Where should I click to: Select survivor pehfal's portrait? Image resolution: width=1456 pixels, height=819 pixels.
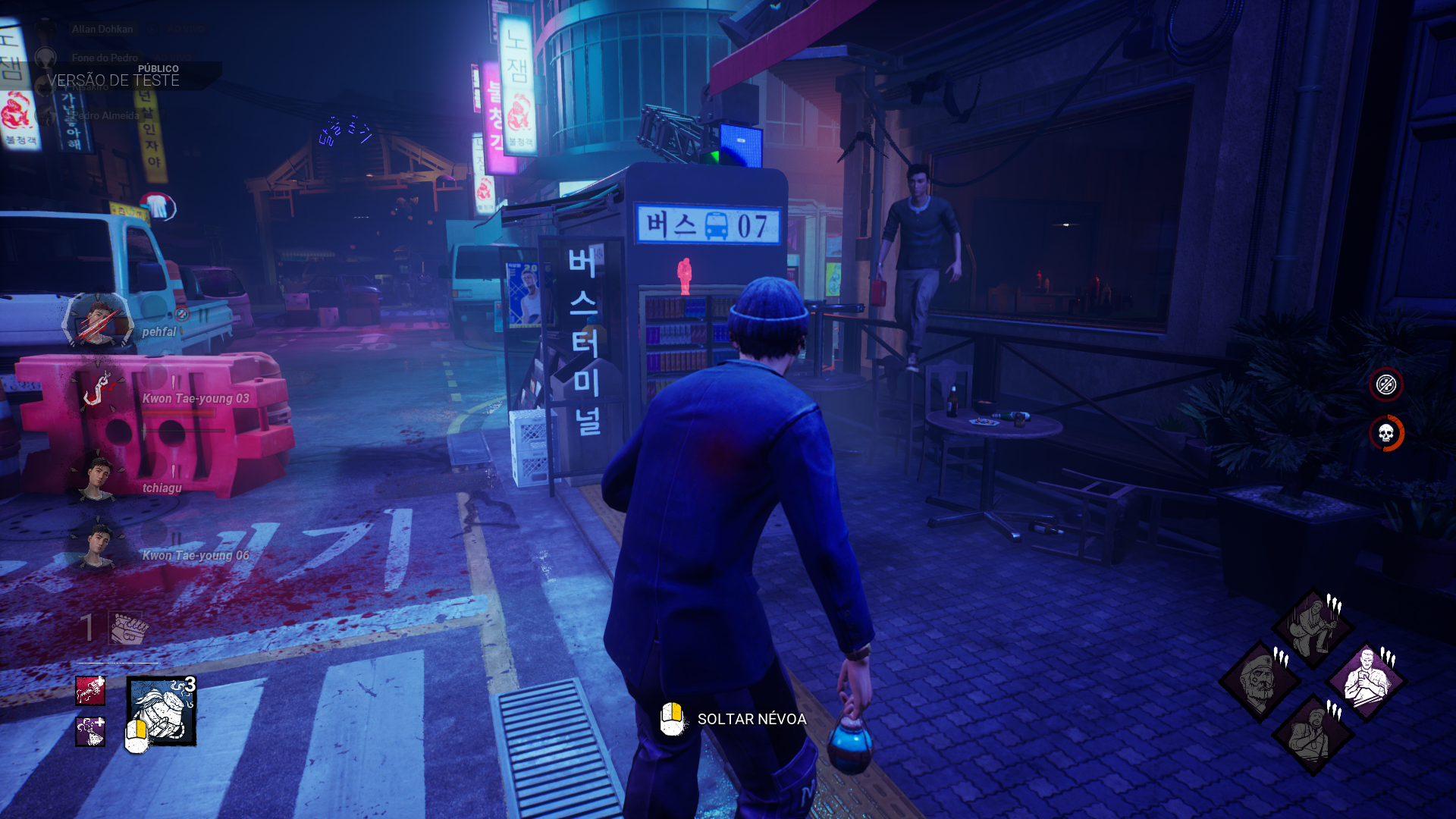tap(99, 322)
